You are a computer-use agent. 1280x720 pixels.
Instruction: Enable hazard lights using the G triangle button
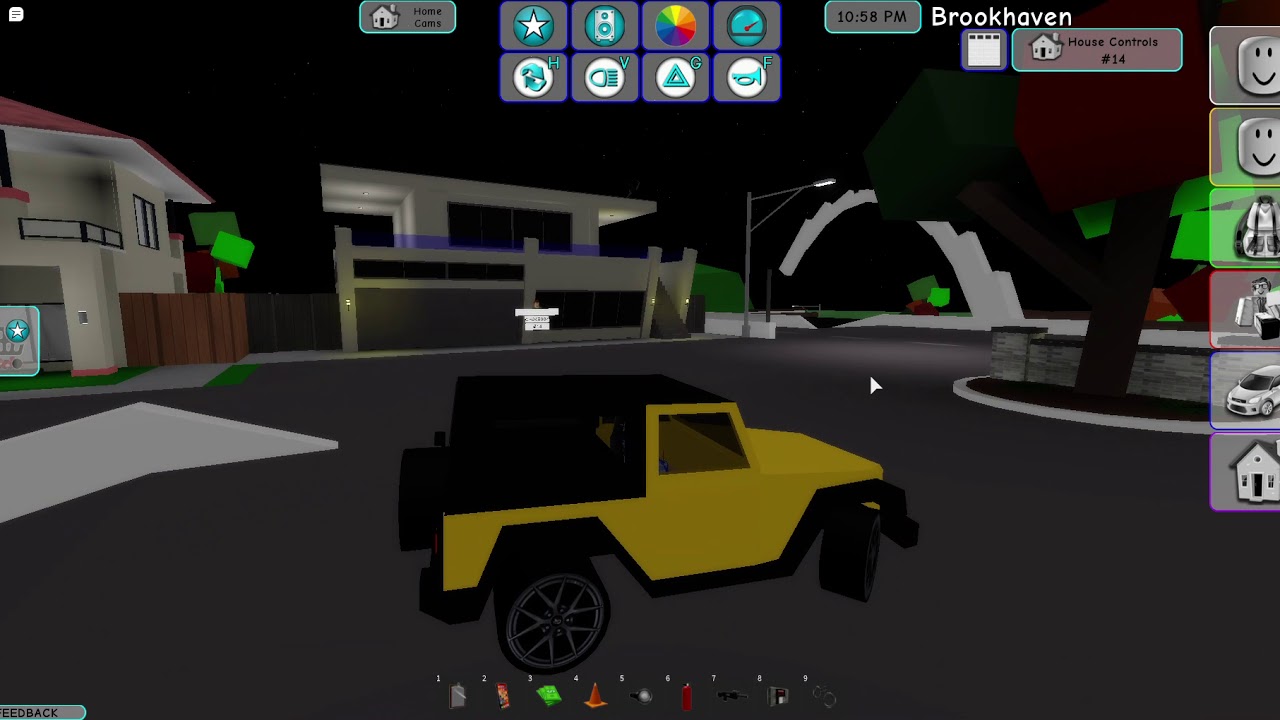(675, 76)
